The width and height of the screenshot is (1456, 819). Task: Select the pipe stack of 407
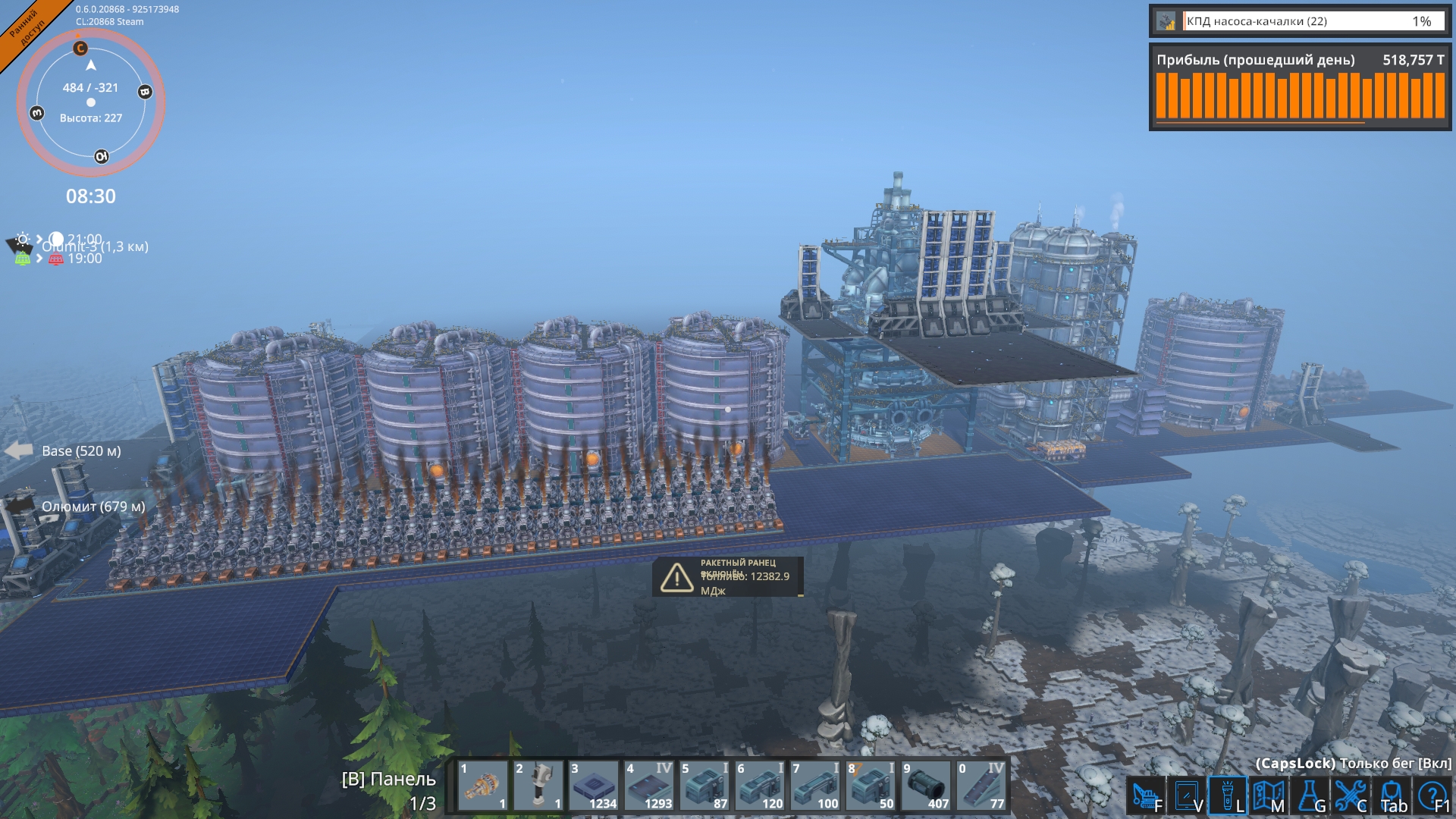[x=926, y=786]
